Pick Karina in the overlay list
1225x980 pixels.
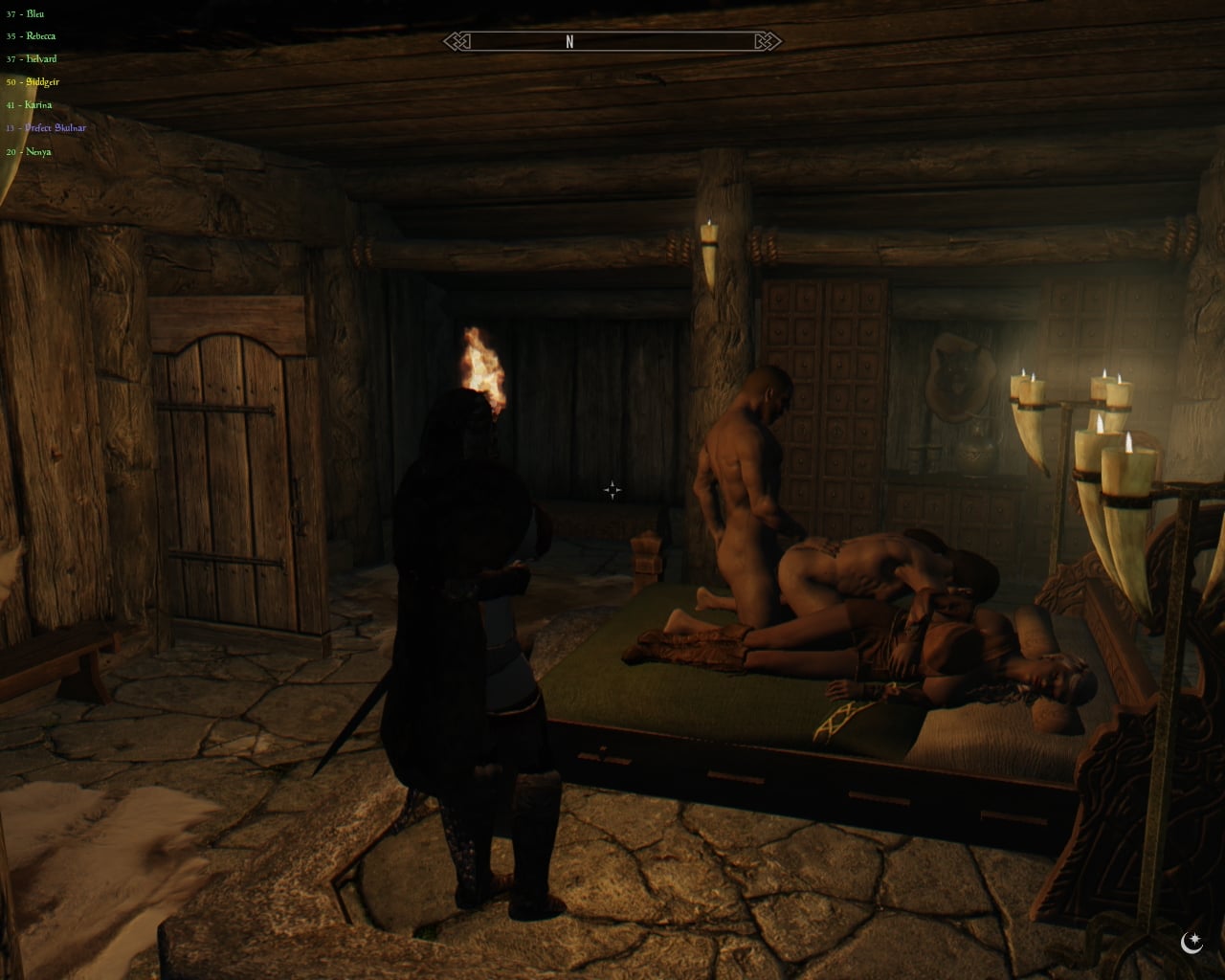pyautogui.click(x=38, y=105)
